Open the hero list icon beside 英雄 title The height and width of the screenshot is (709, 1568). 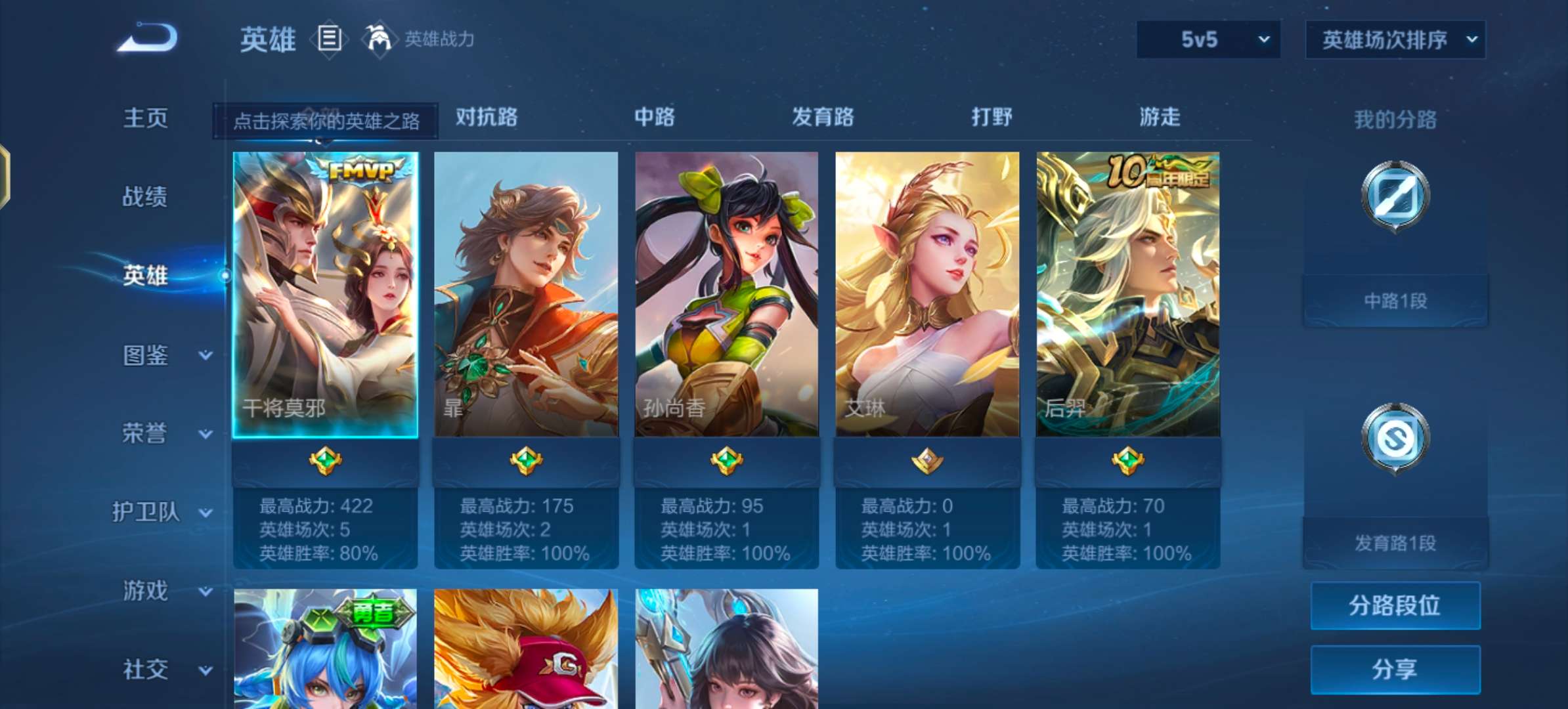click(x=329, y=39)
